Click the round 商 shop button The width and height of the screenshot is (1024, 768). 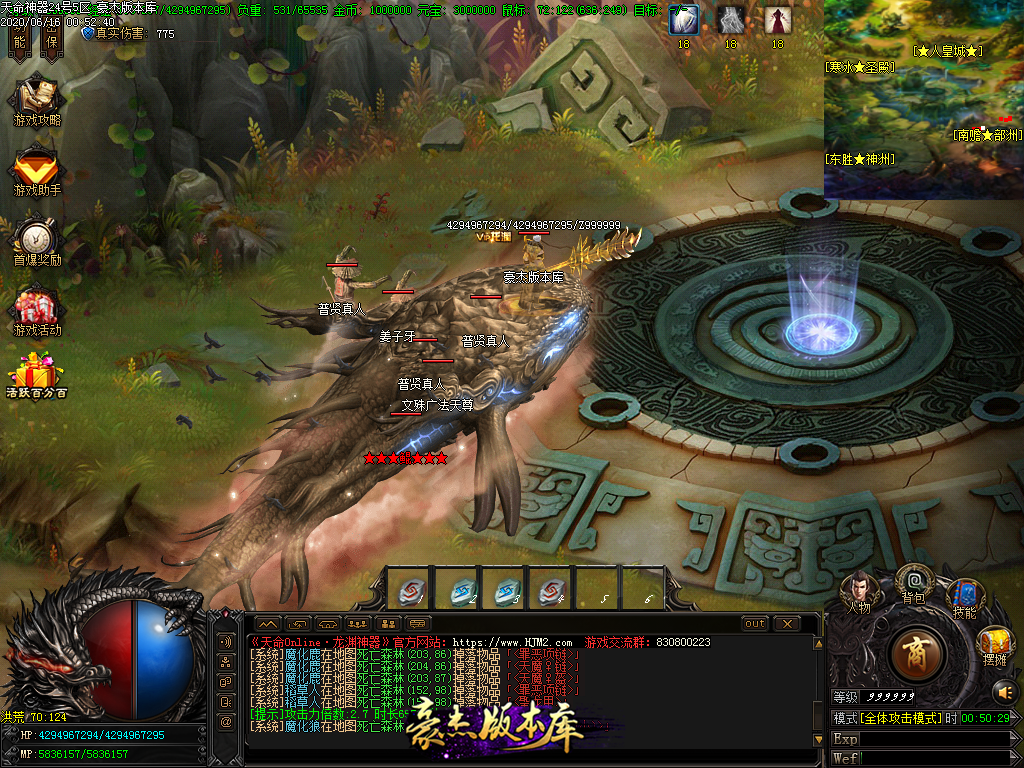[914, 654]
